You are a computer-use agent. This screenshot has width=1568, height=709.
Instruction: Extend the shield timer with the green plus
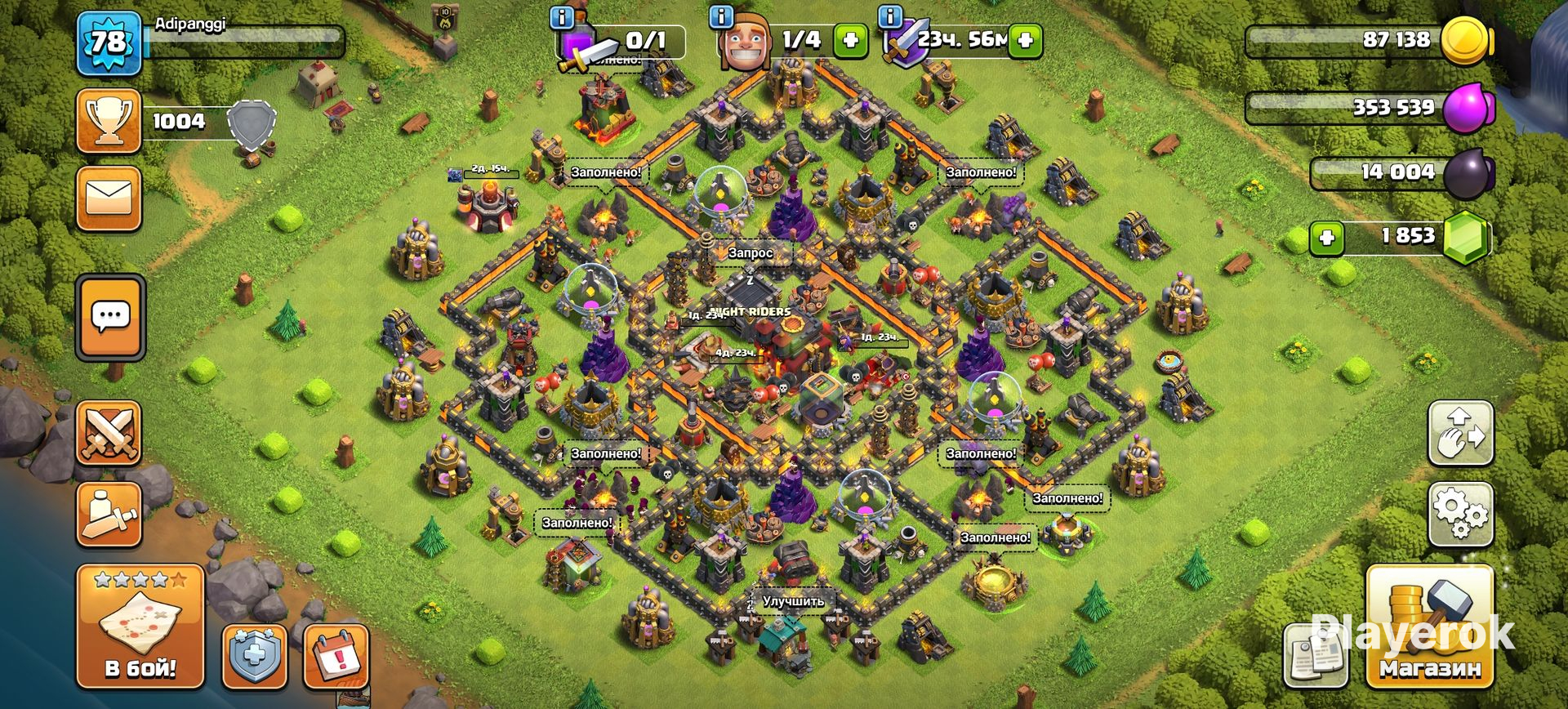pos(1026,40)
